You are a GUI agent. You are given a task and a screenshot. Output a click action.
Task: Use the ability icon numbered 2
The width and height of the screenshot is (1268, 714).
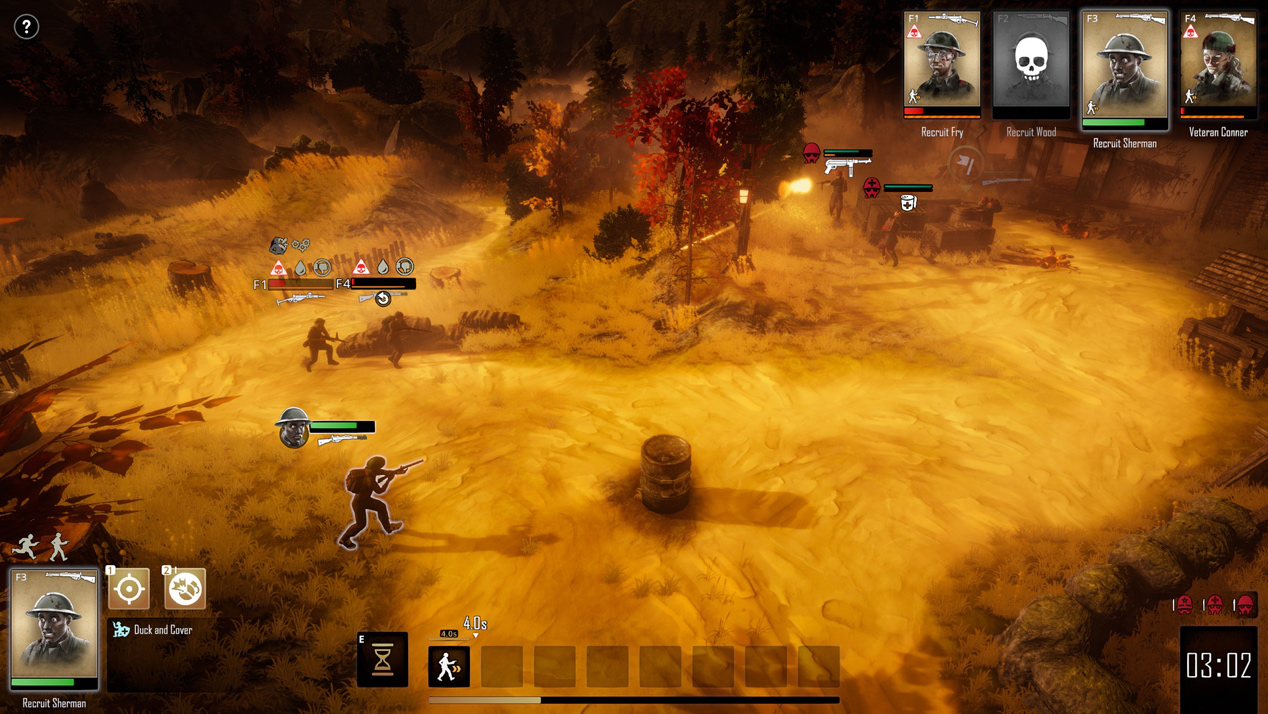[x=185, y=589]
